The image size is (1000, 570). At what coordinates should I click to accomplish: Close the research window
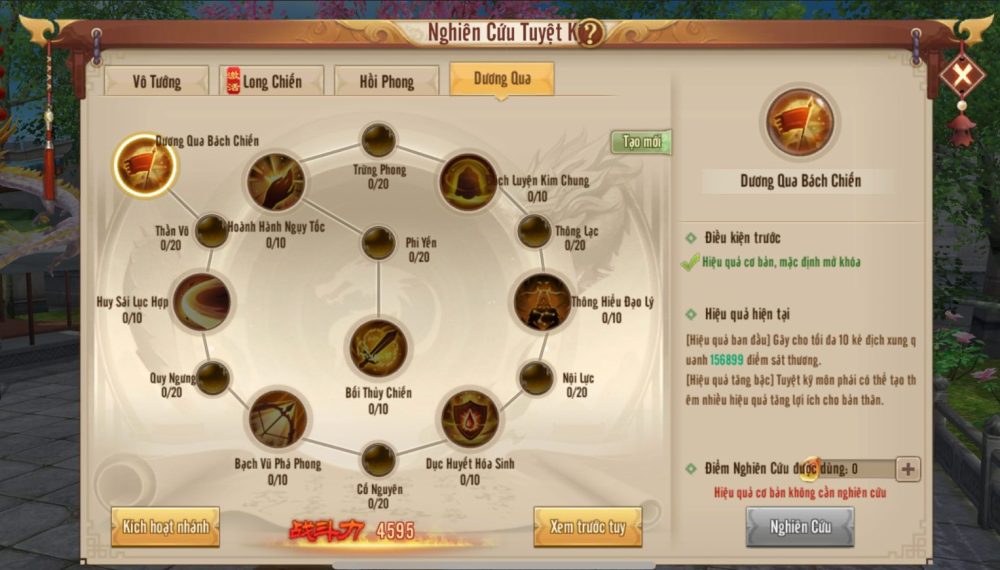pos(962,76)
